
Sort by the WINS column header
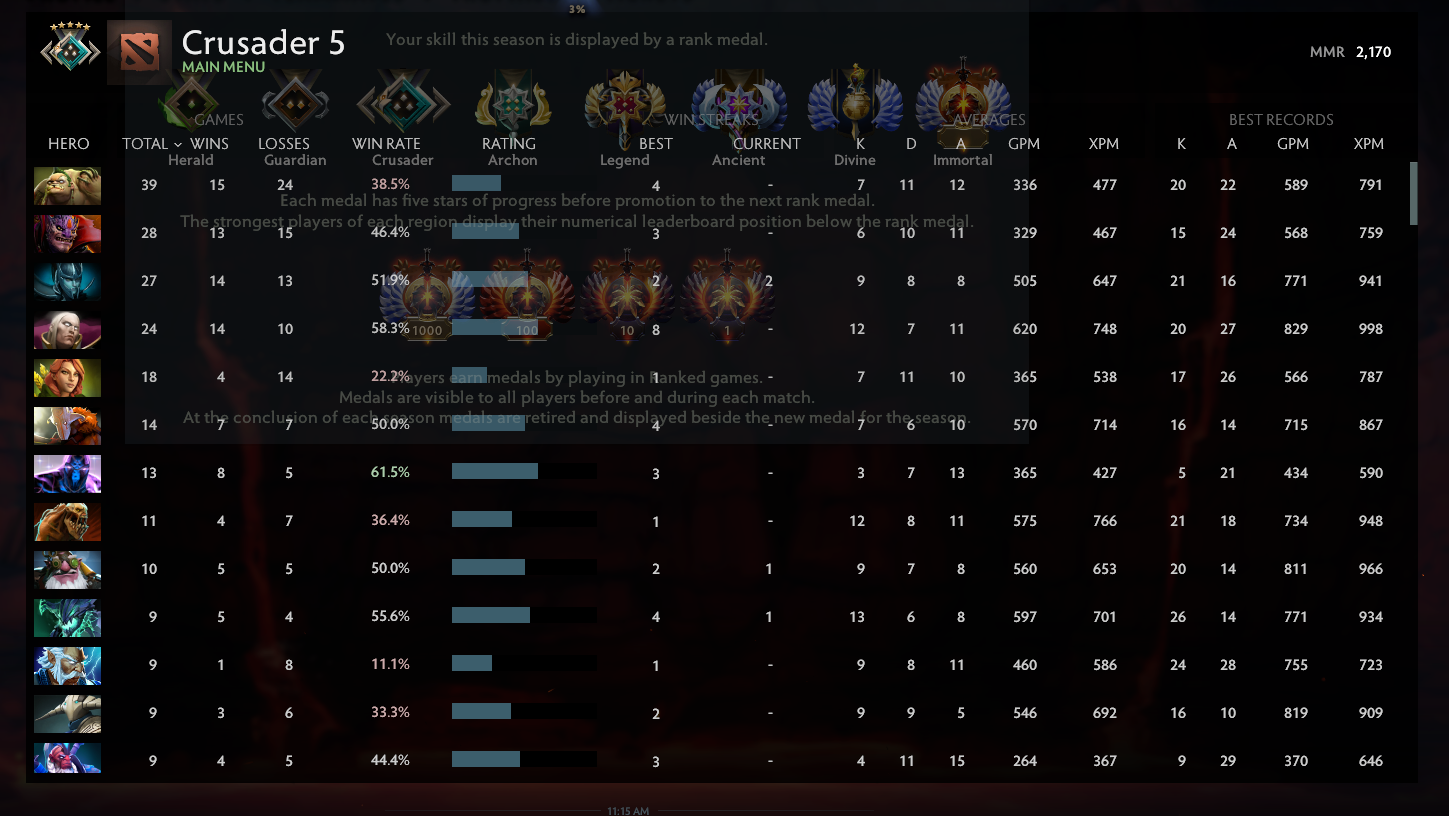click(x=209, y=143)
